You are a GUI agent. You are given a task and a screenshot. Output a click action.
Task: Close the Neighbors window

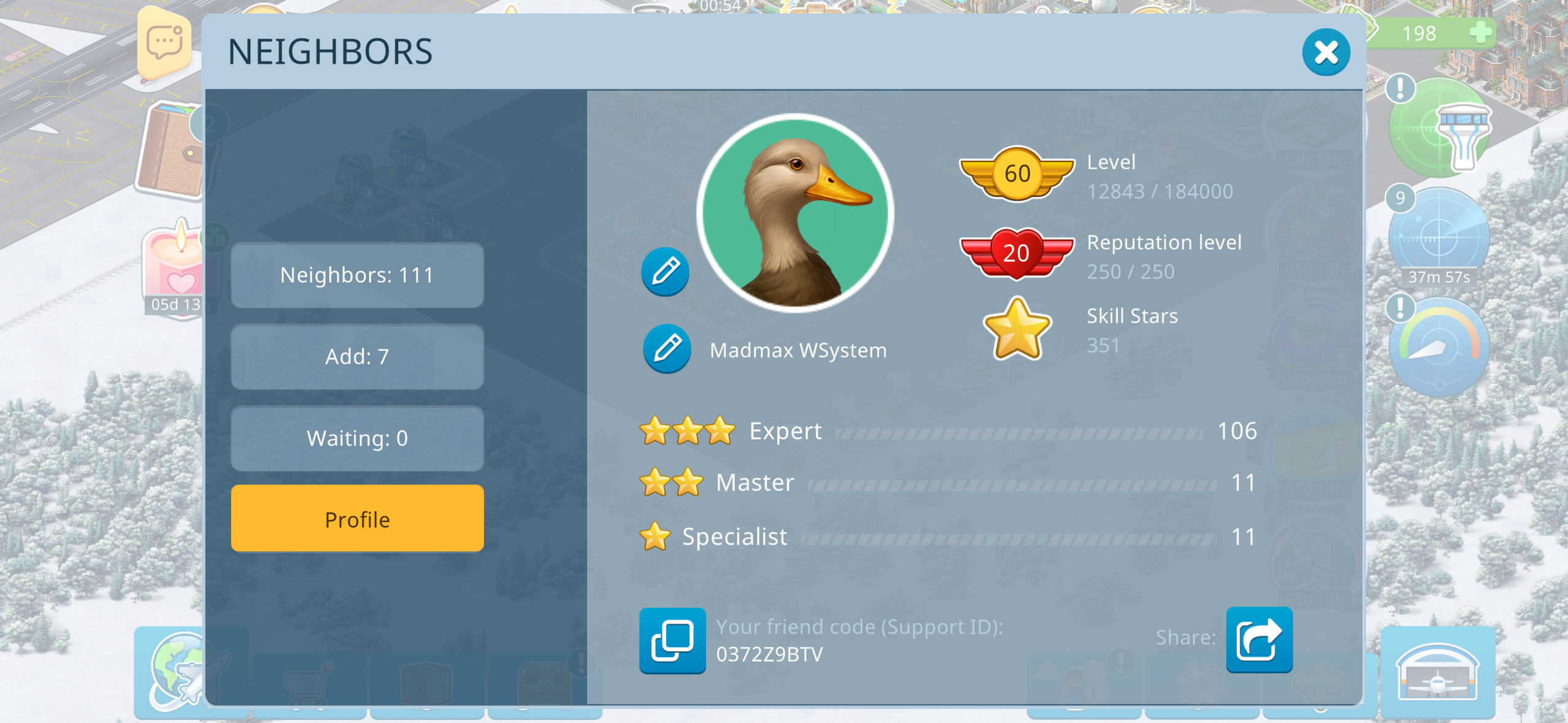1325,53
